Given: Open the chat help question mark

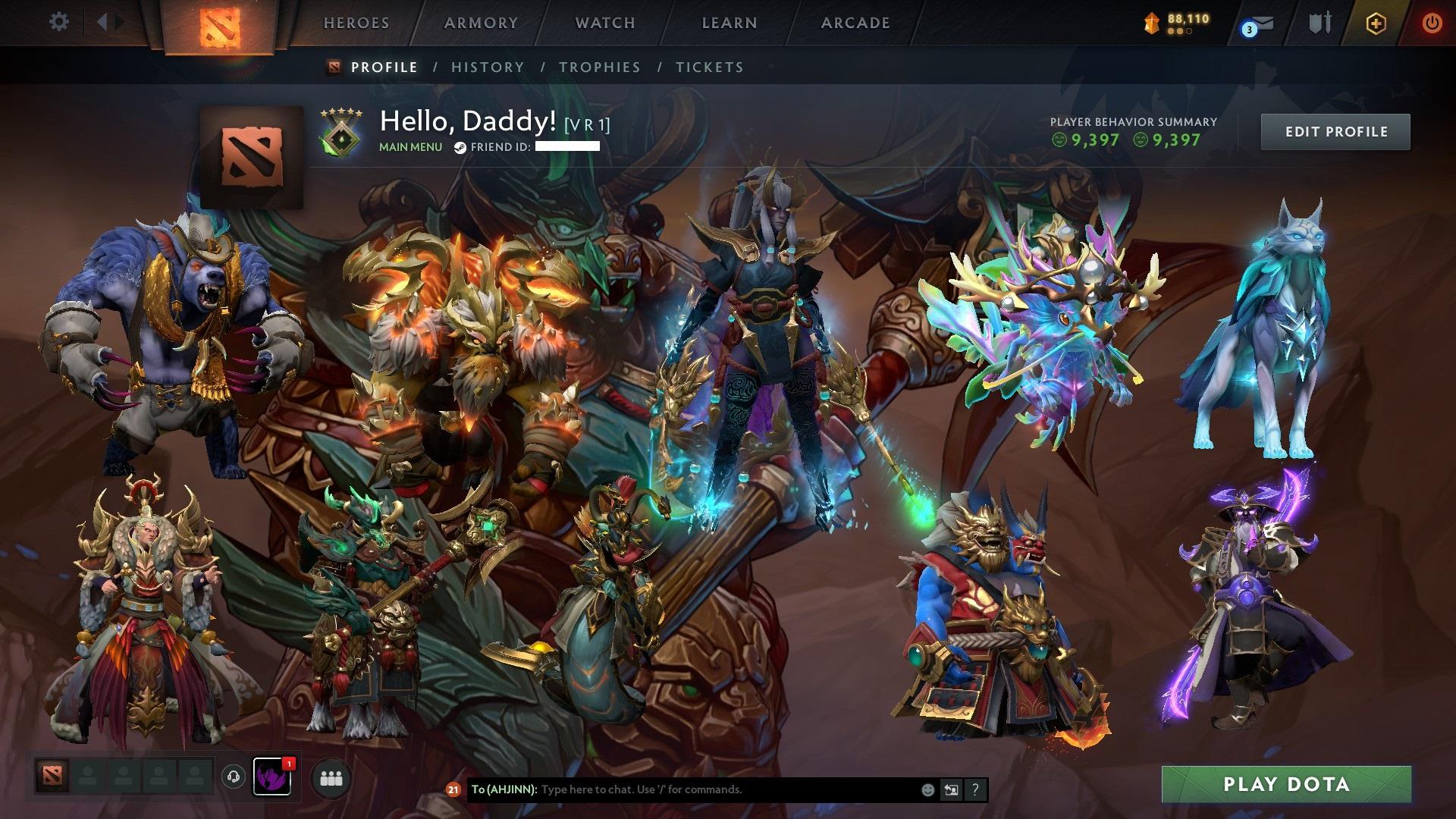Looking at the screenshot, I should click(974, 789).
